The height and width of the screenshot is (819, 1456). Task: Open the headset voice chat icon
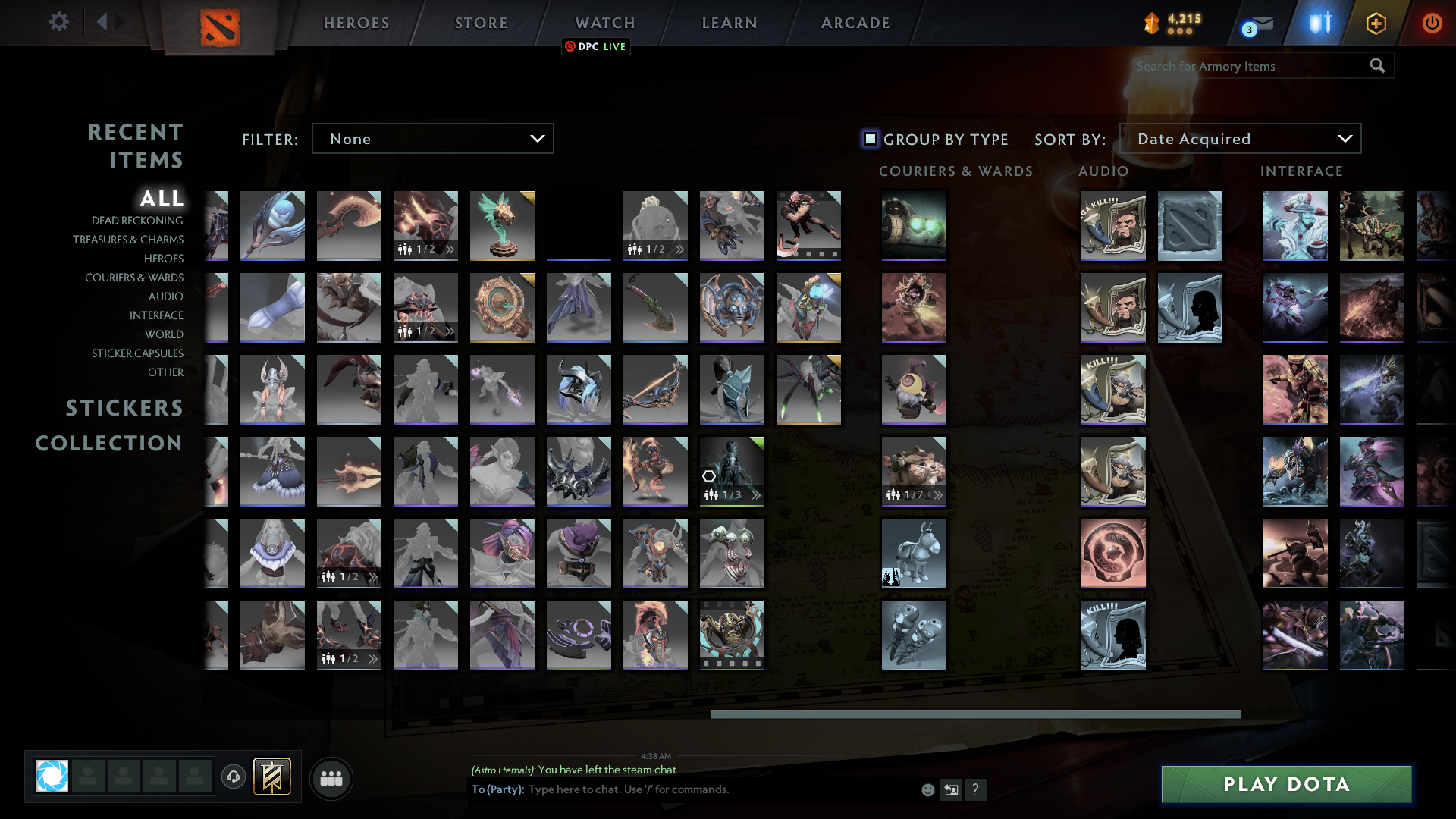point(234,777)
